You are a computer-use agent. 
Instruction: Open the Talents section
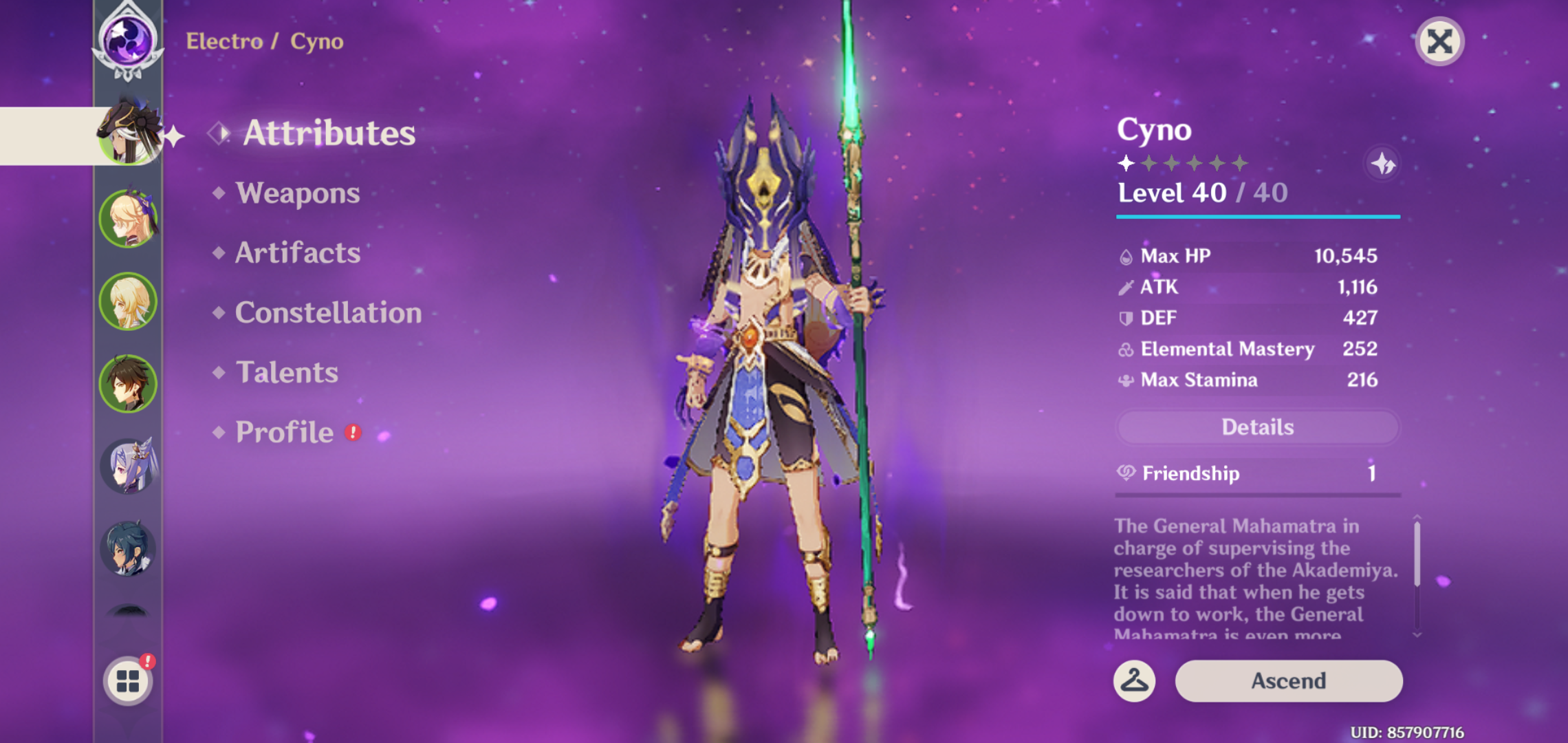coord(287,372)
